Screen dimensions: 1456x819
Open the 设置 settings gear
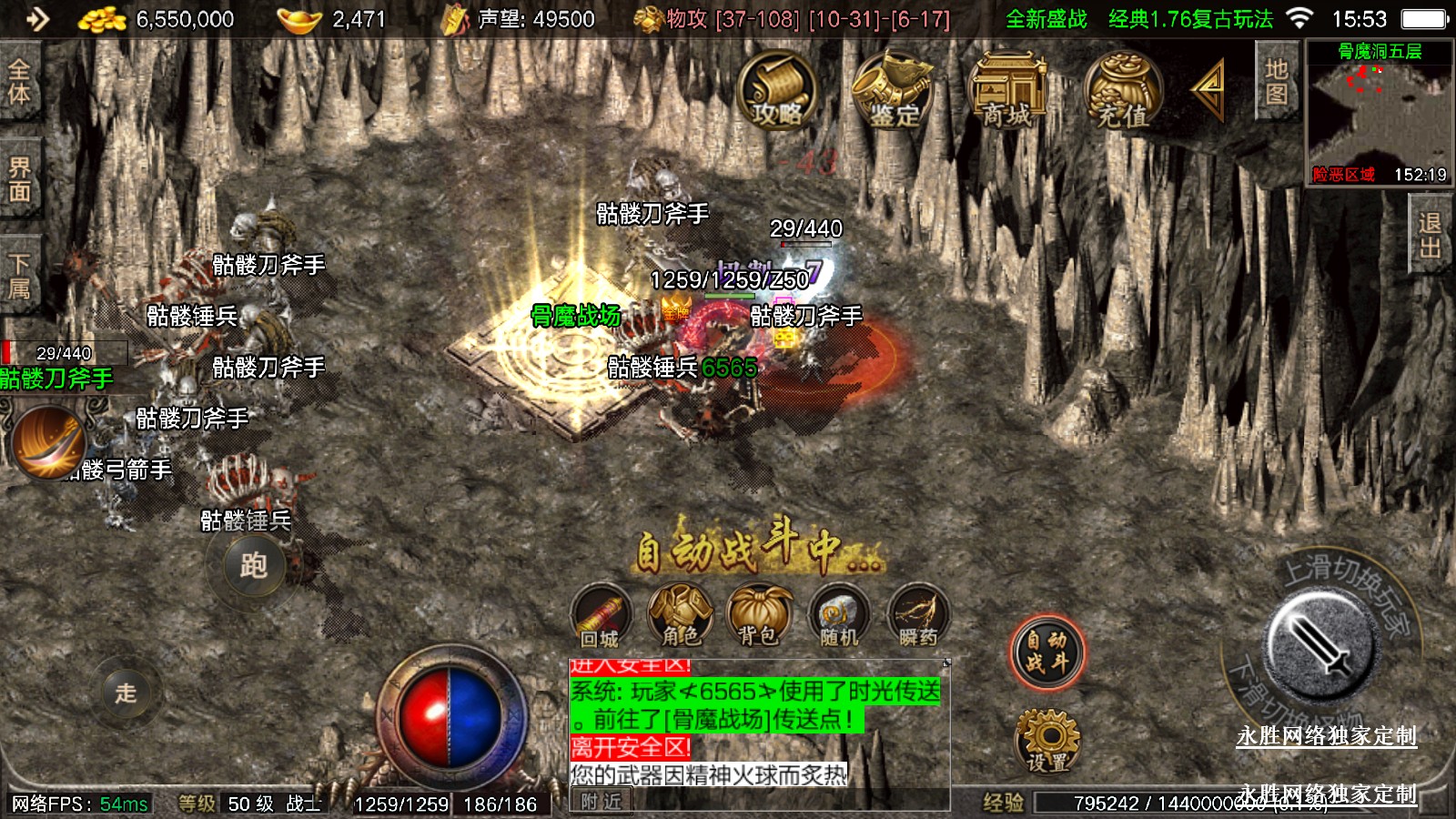pos(1047,740)
